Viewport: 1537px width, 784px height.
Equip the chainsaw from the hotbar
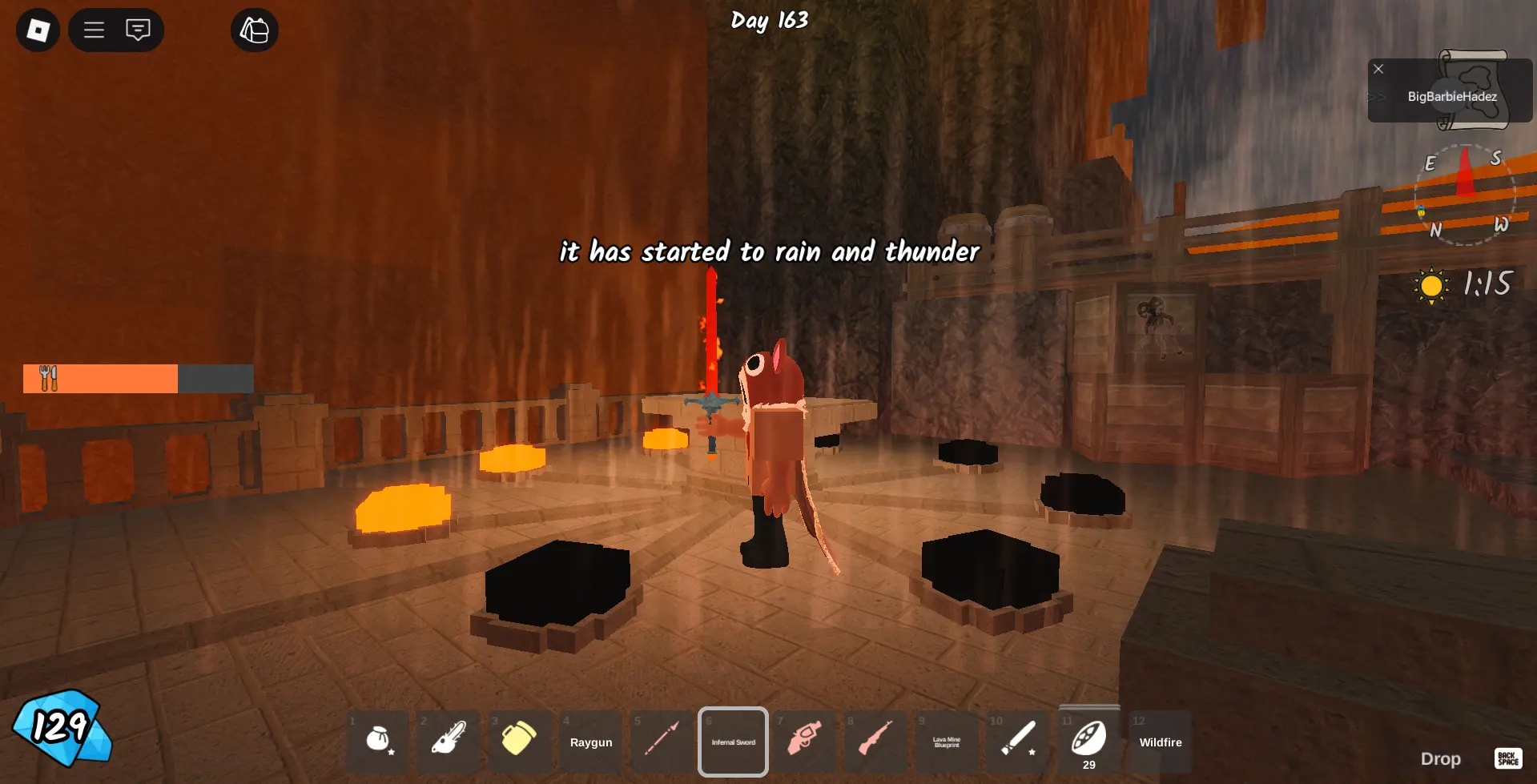coord(449,742)
